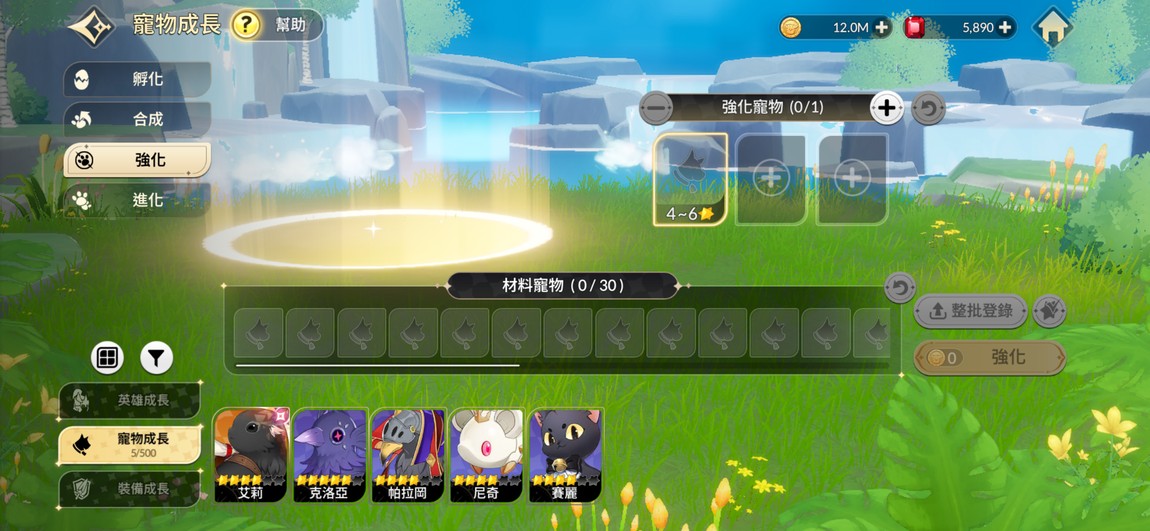1150x531 pixels.
Task: Open the pet filter funnel icon
Action: coord(156,357)
